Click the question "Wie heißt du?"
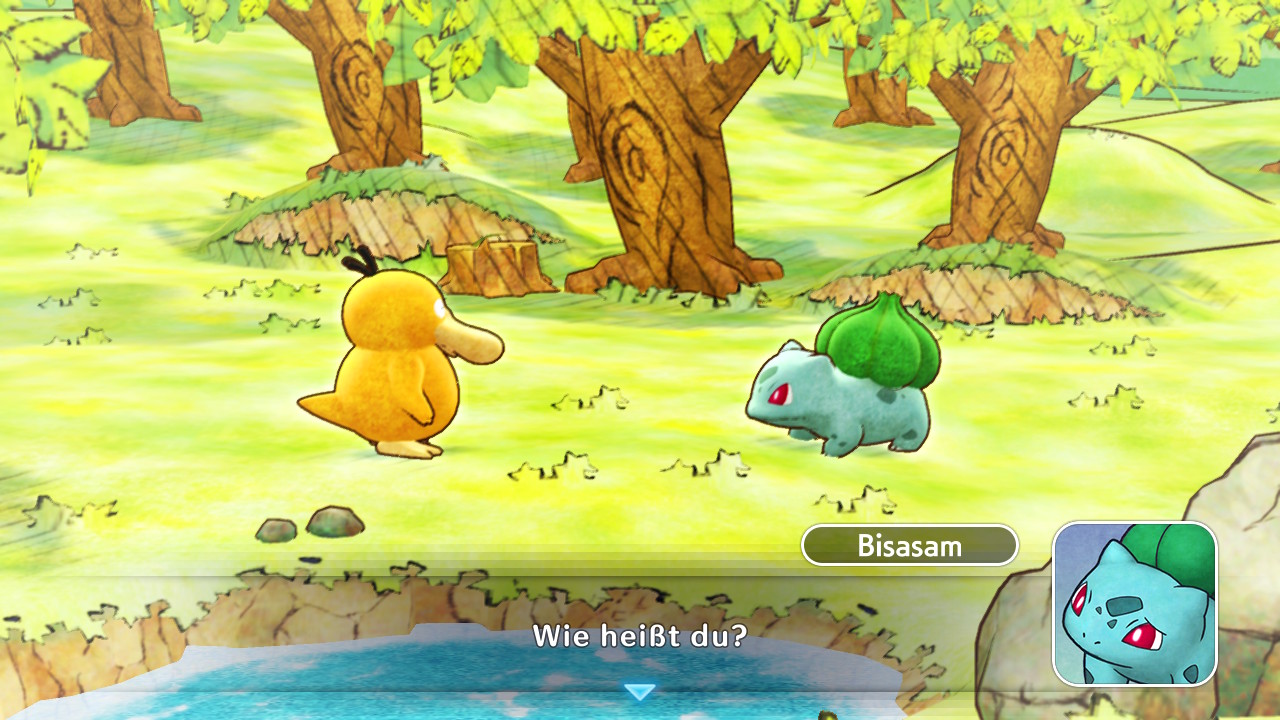The image size is (1280, 720). (x=640, y=636)
